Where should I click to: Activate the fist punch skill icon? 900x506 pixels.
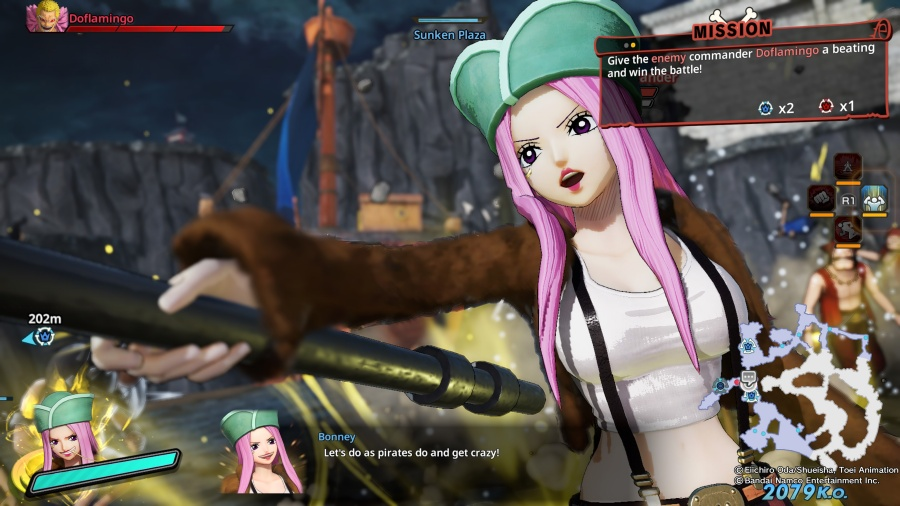point(821,199)
